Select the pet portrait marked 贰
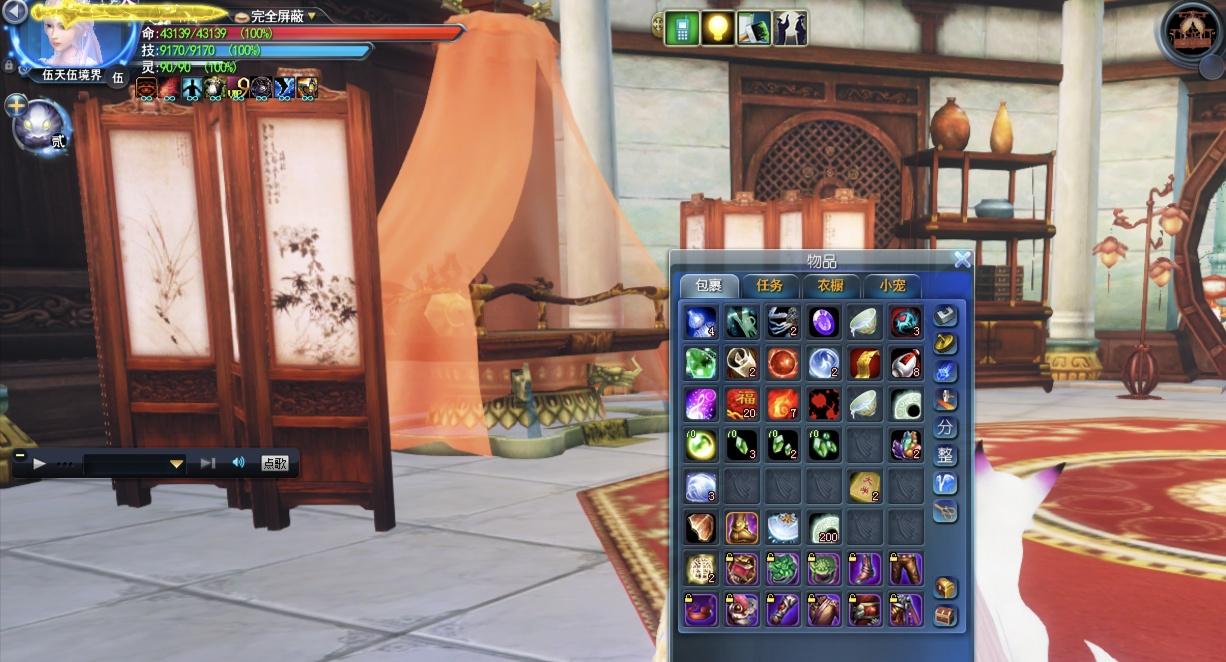The image size is (1226, 662). coord(38,128)
